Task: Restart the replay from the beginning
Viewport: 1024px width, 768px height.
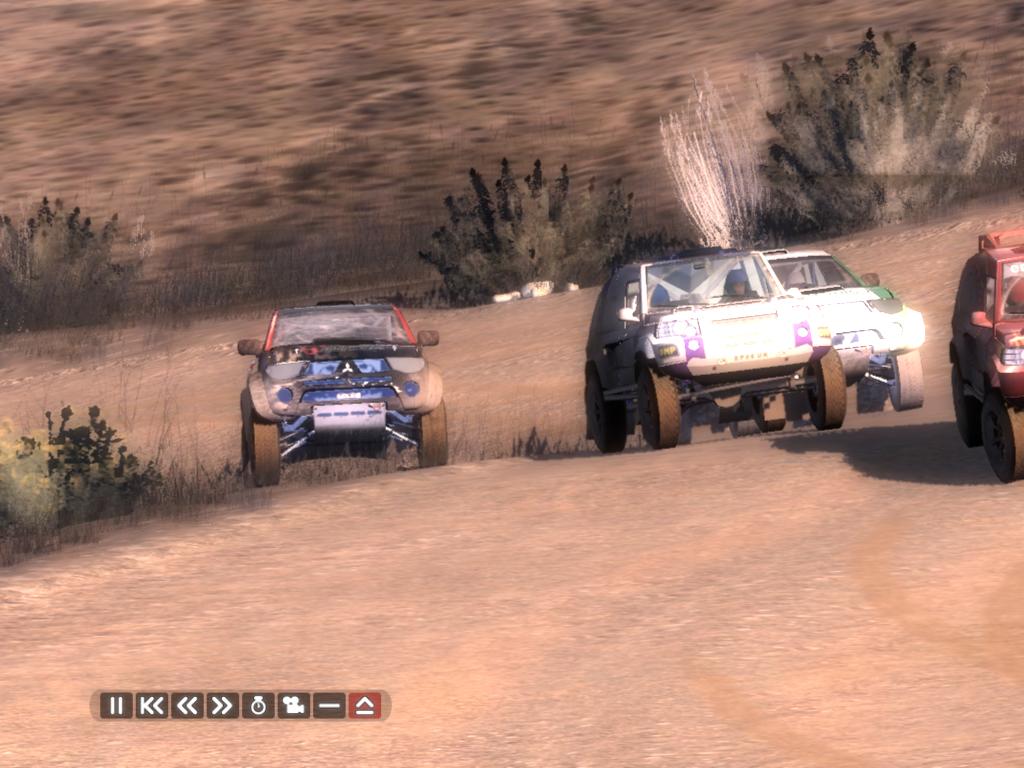Action: tap(152, 705)
